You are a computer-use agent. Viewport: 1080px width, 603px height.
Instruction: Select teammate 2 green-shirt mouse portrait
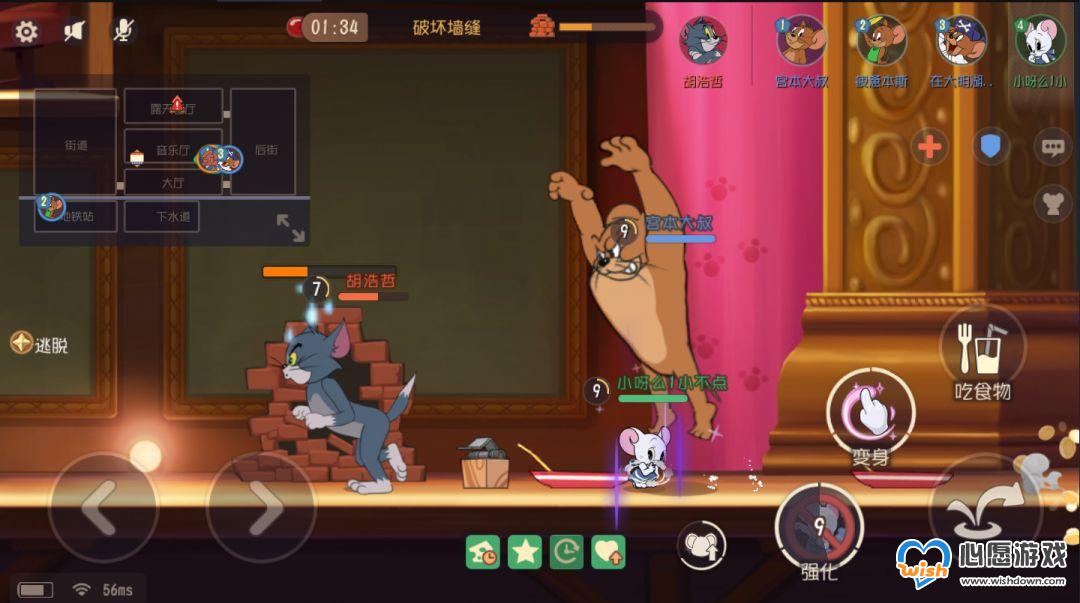click(881, 41)
